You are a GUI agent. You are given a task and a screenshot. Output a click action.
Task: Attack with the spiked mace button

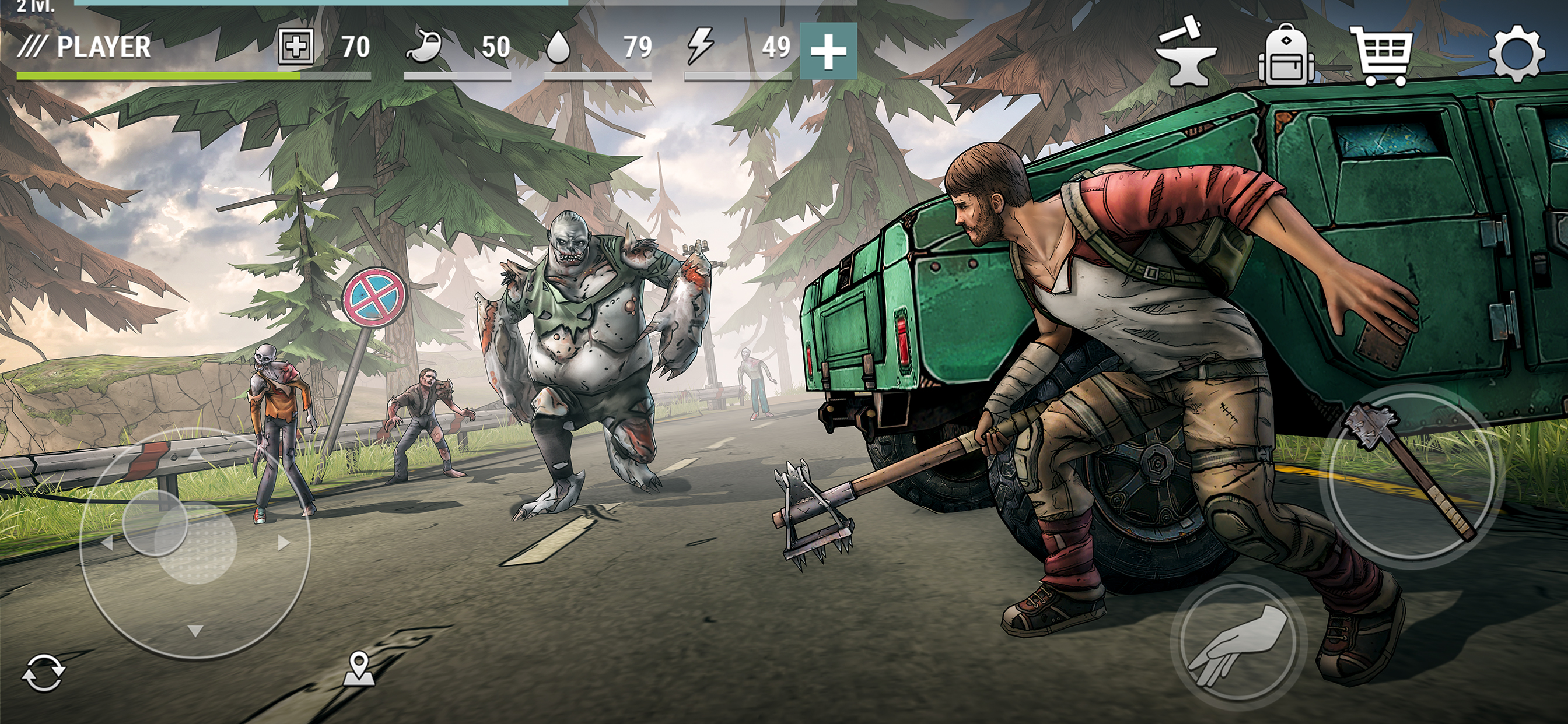[x=1412, y=474]
